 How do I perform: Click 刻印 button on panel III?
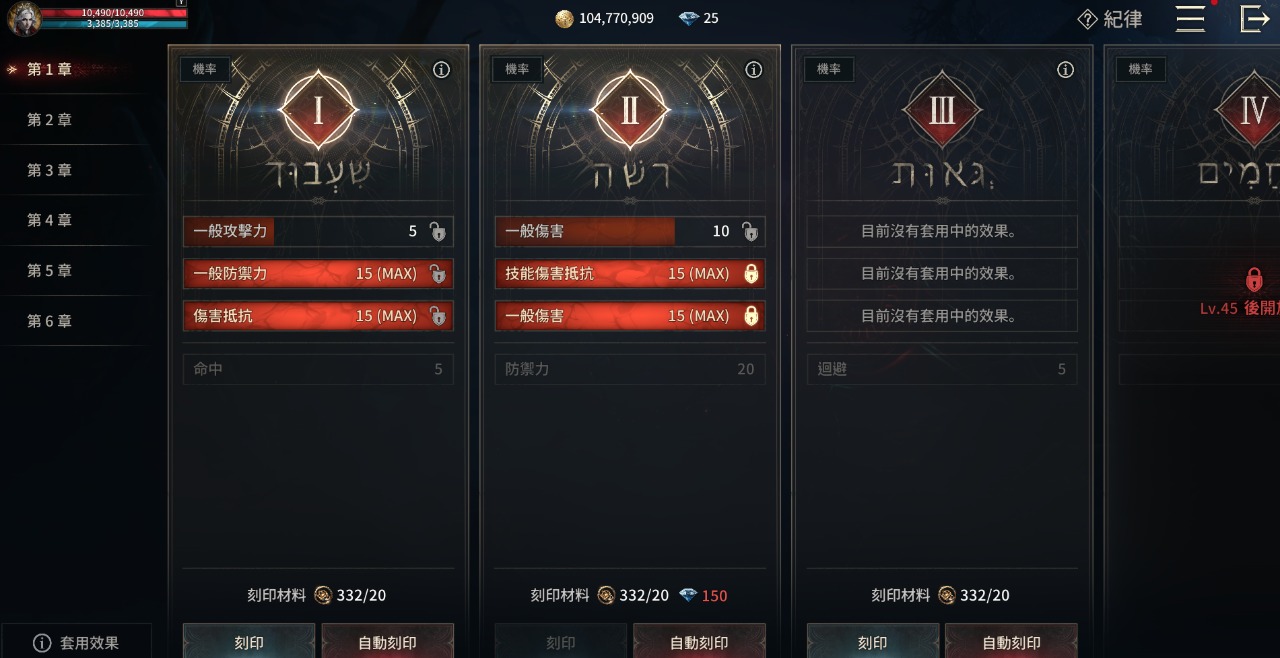873,642
